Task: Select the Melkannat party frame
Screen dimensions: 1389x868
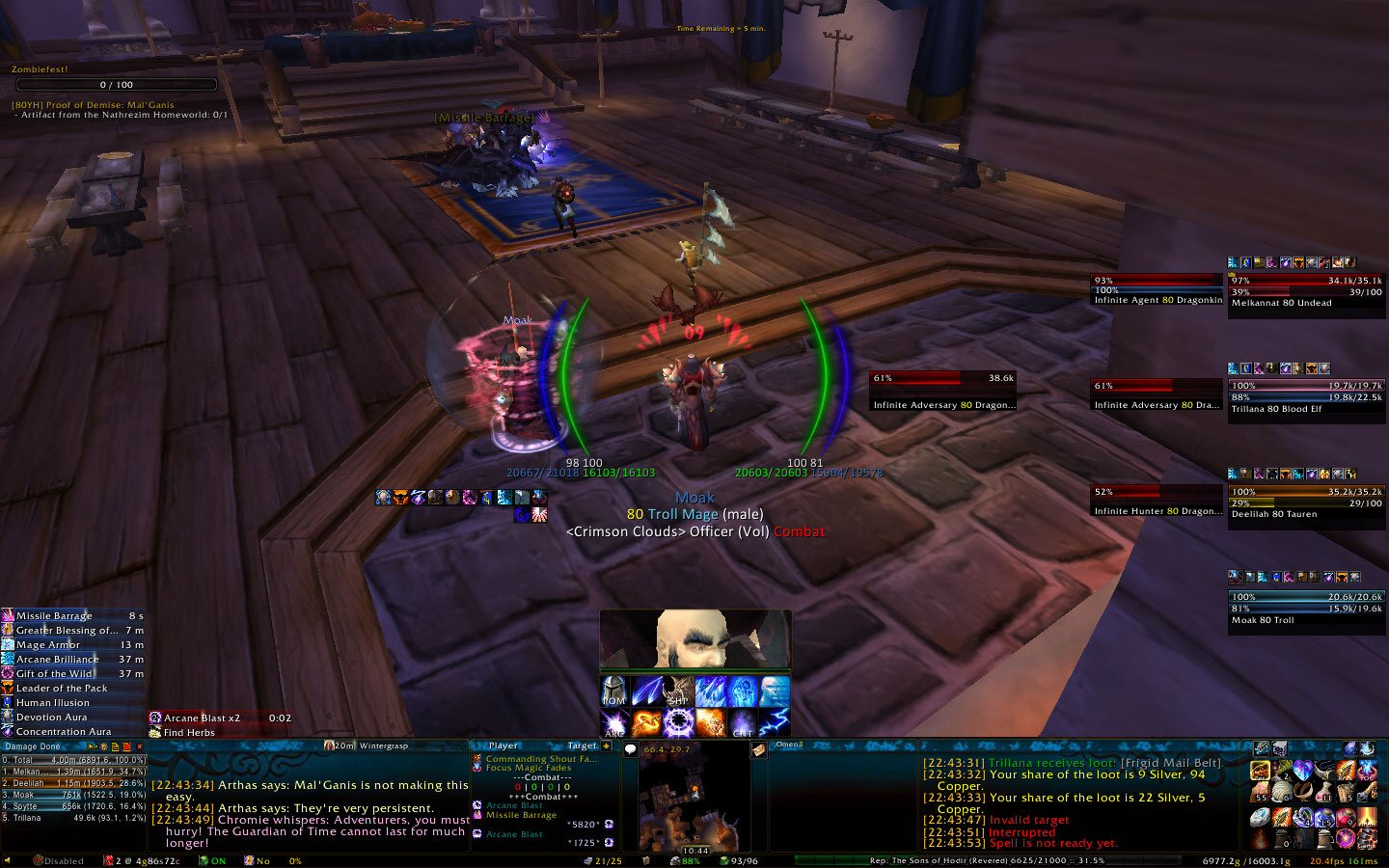Action: point(1306,291)
